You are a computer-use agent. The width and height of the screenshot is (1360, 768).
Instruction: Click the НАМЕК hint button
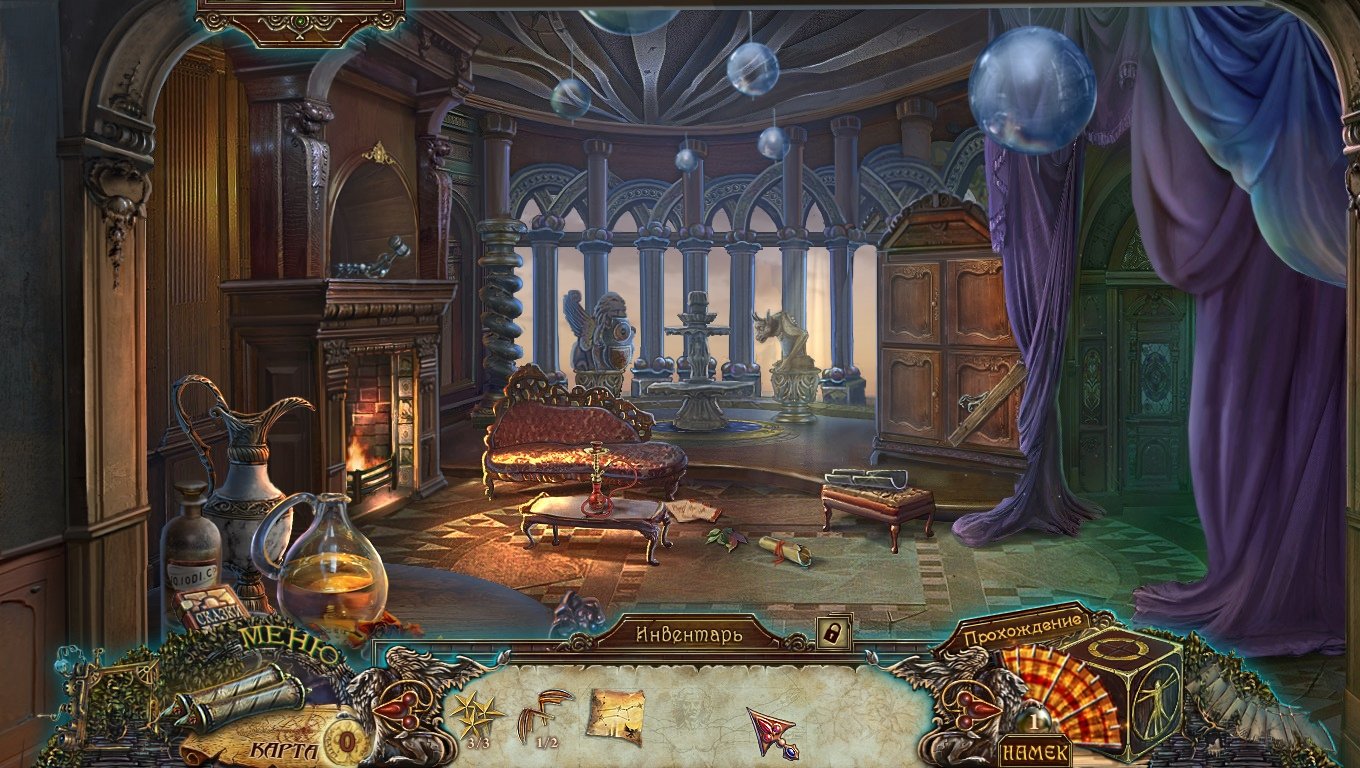coord(1035,751)
